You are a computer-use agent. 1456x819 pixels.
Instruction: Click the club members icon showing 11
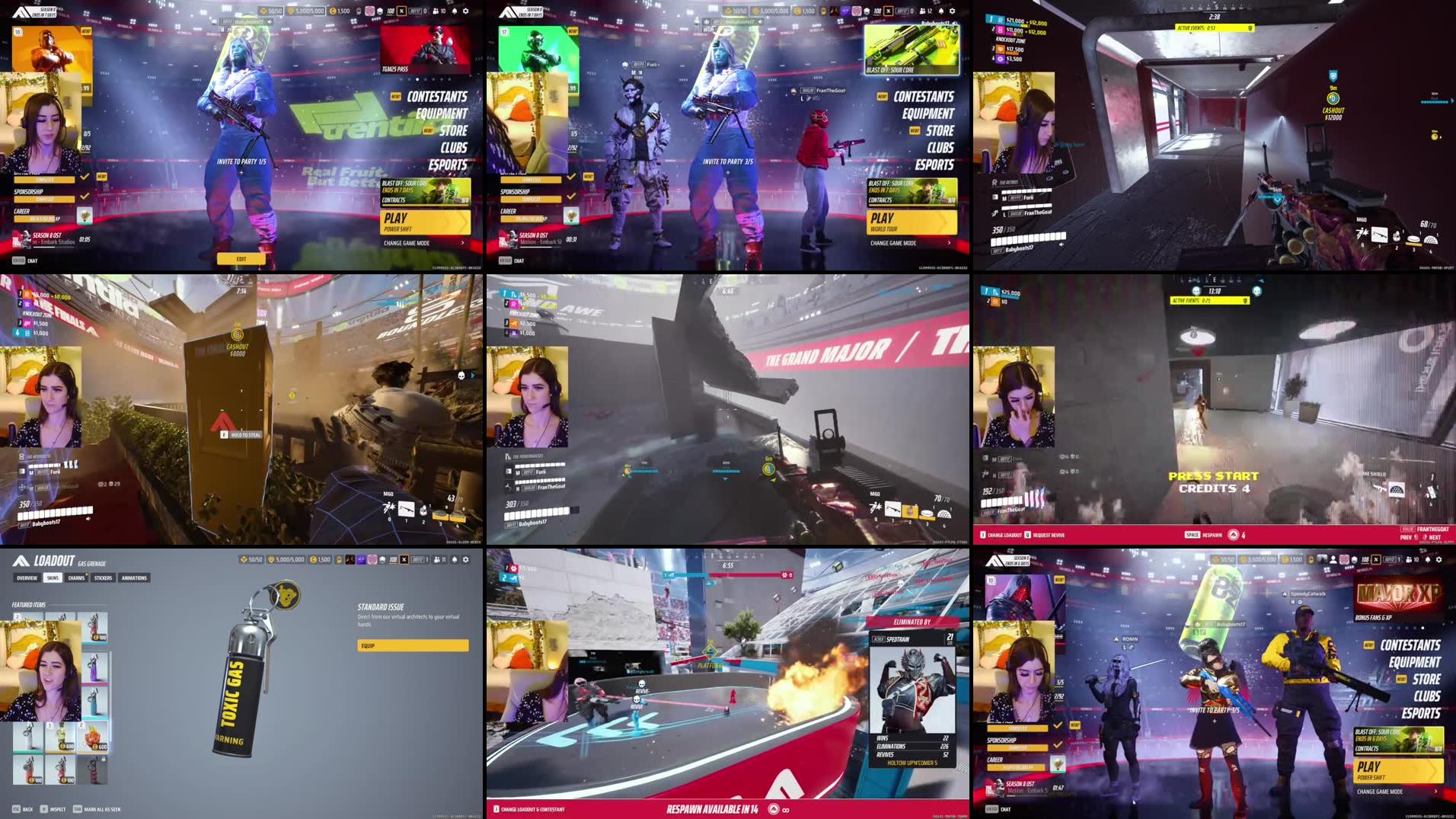click(438, 560)
